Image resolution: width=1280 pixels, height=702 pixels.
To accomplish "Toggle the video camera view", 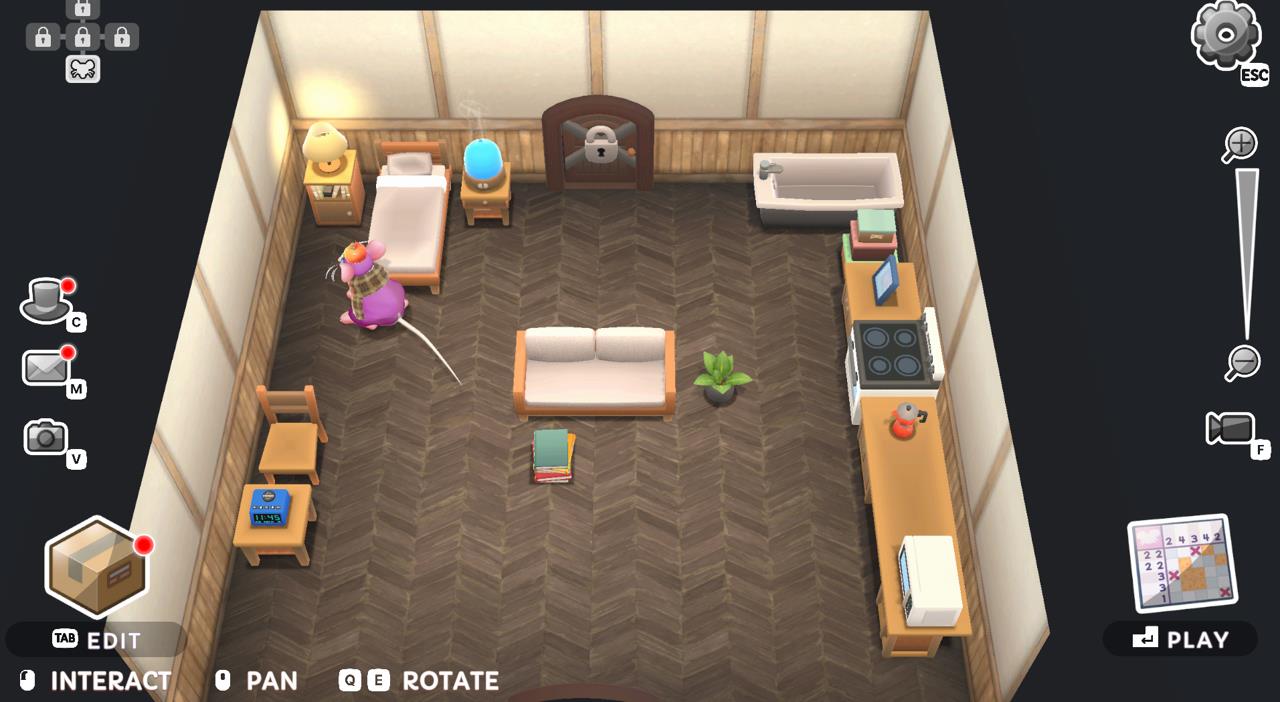I will click(x=1230, y=429).
